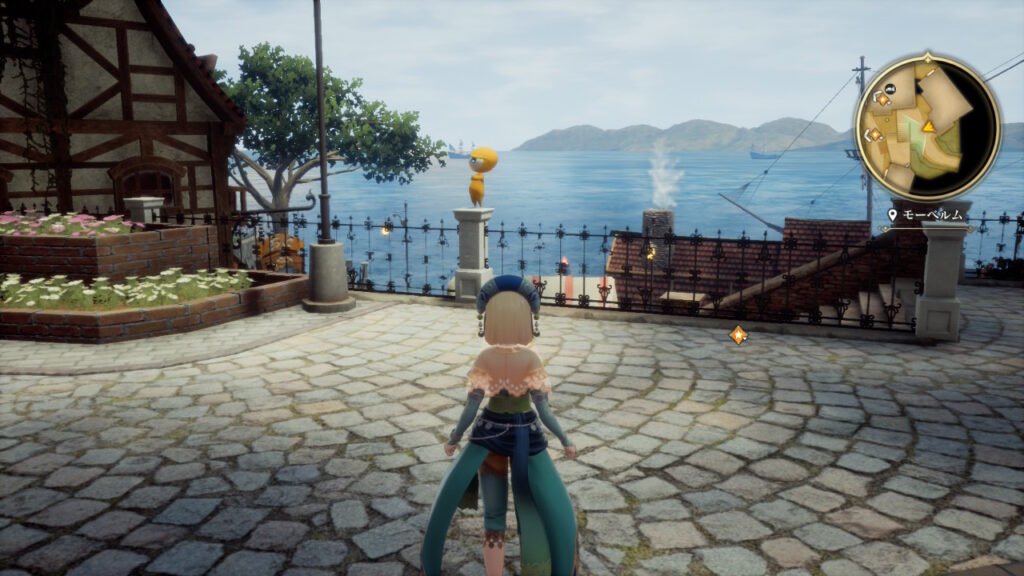This screenshot has width=1024, height=576.
Task: Click the yellow player arrow on minimap
Action: 929,127
